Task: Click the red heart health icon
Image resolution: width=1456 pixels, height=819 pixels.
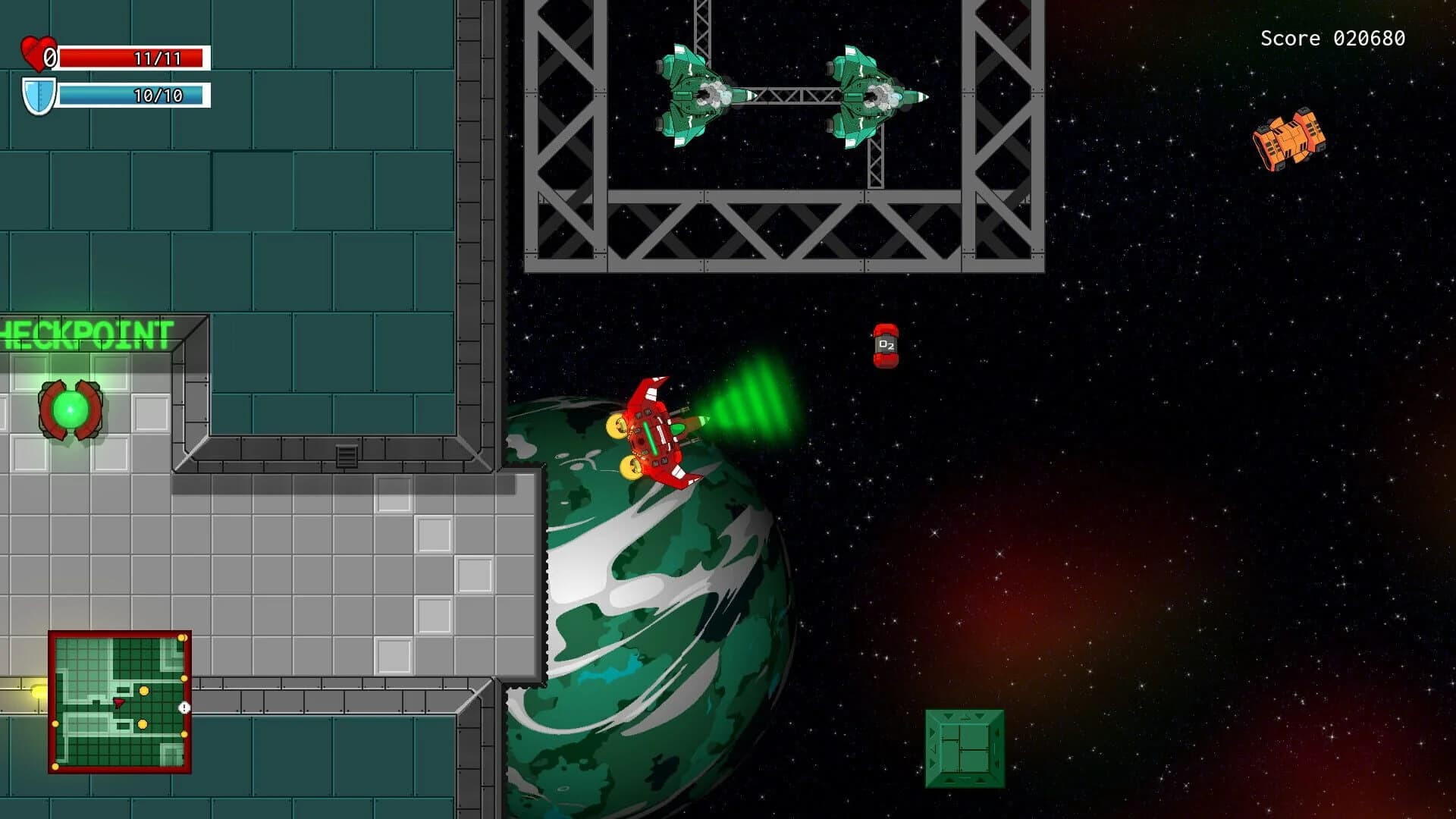Action: pos(36,54)
